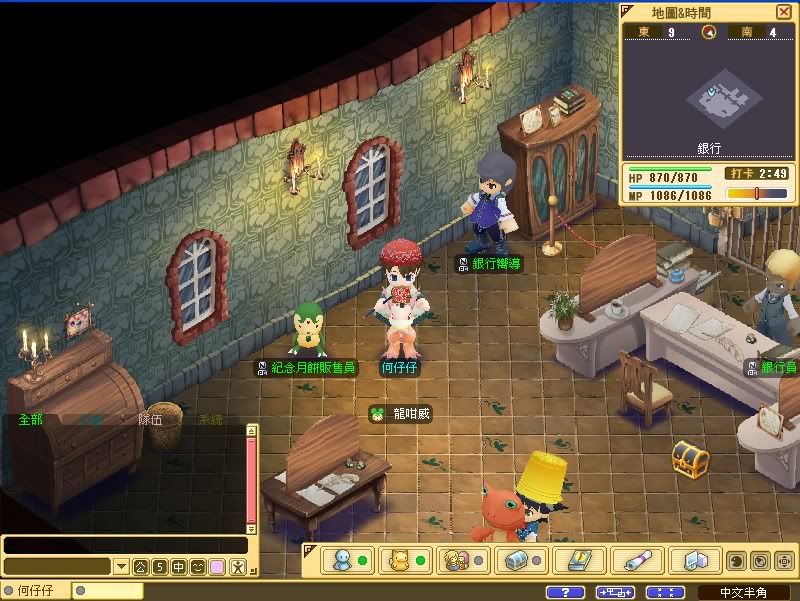Click the chat message input box
This screenshot has width=800, height=601.
pos(125,545)
